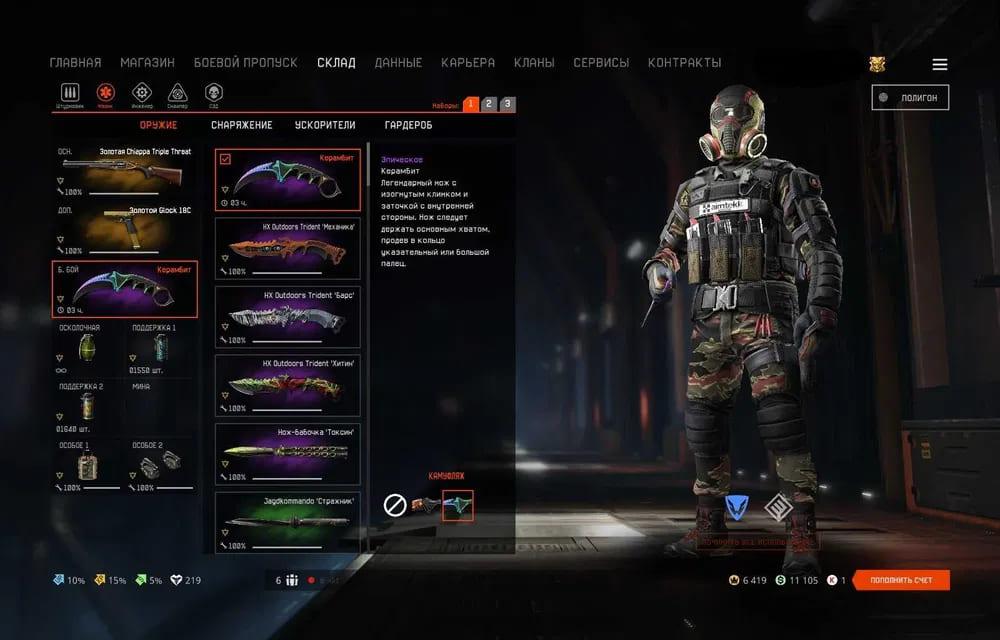Enter the ПОЛИГОН shooting range
The width and height of the screenshot is (1000, 640).
coord(910,97)
